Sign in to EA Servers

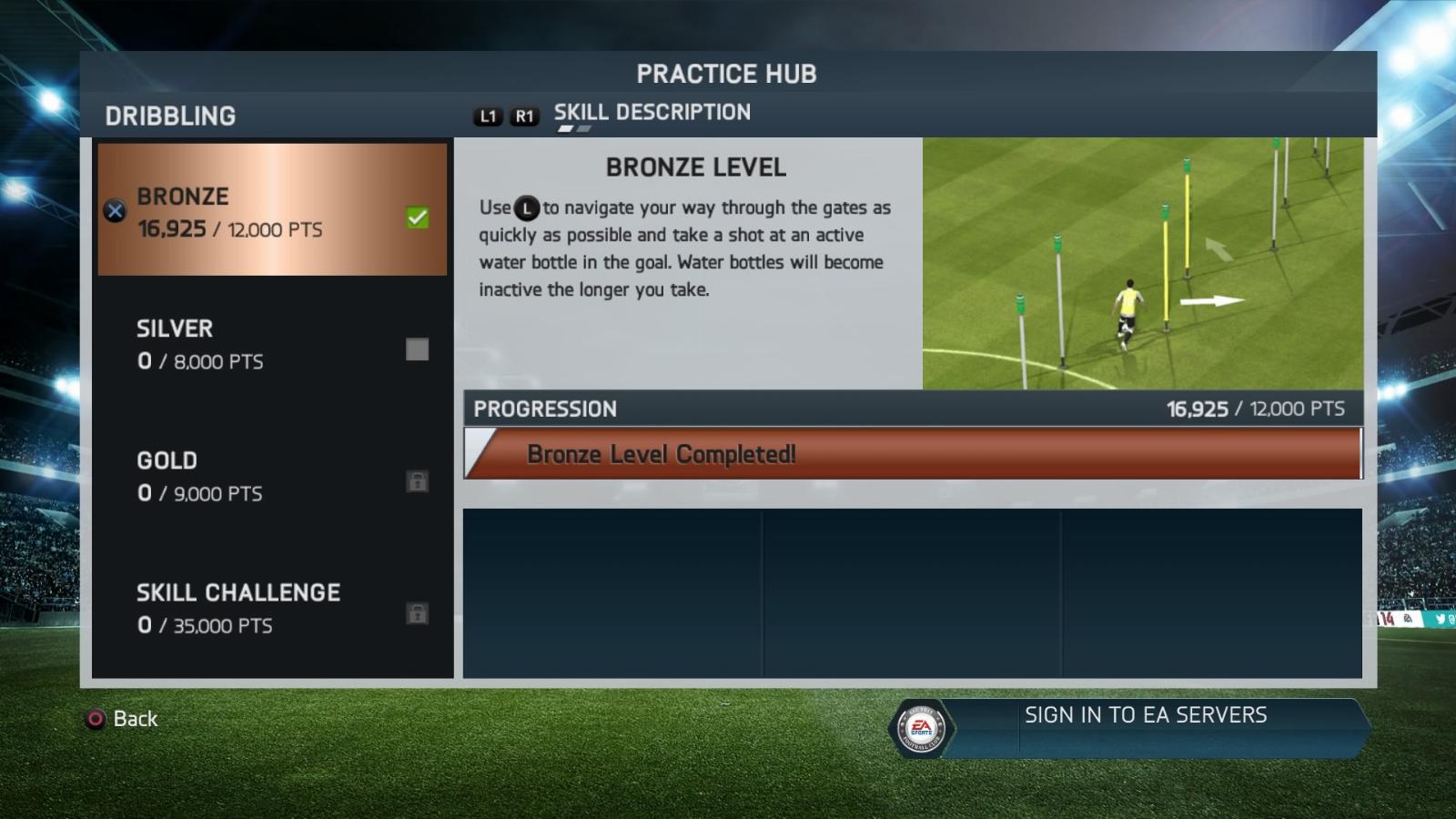(1145, 716)
